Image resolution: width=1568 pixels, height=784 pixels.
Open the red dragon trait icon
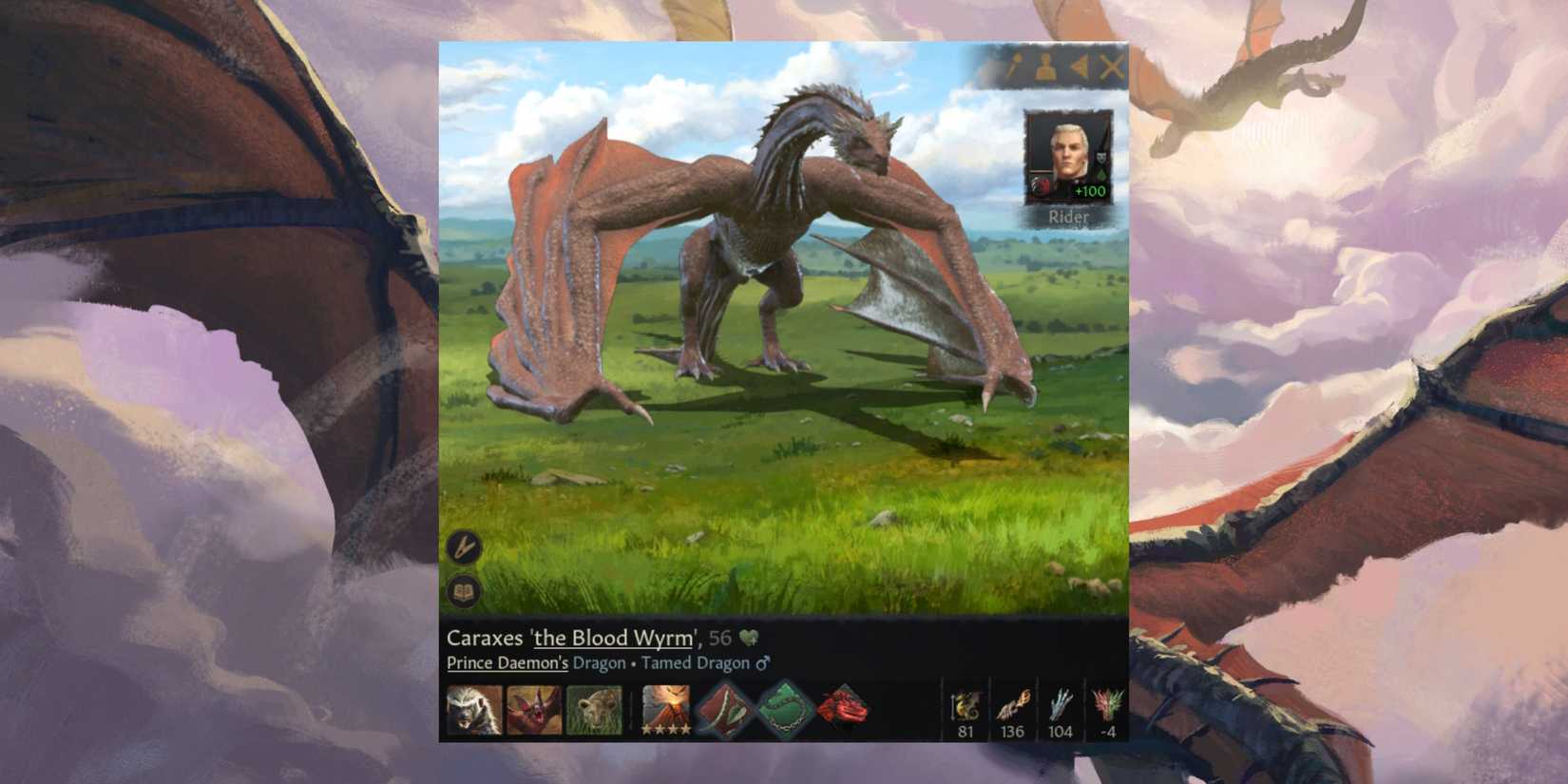coord(846,711)
